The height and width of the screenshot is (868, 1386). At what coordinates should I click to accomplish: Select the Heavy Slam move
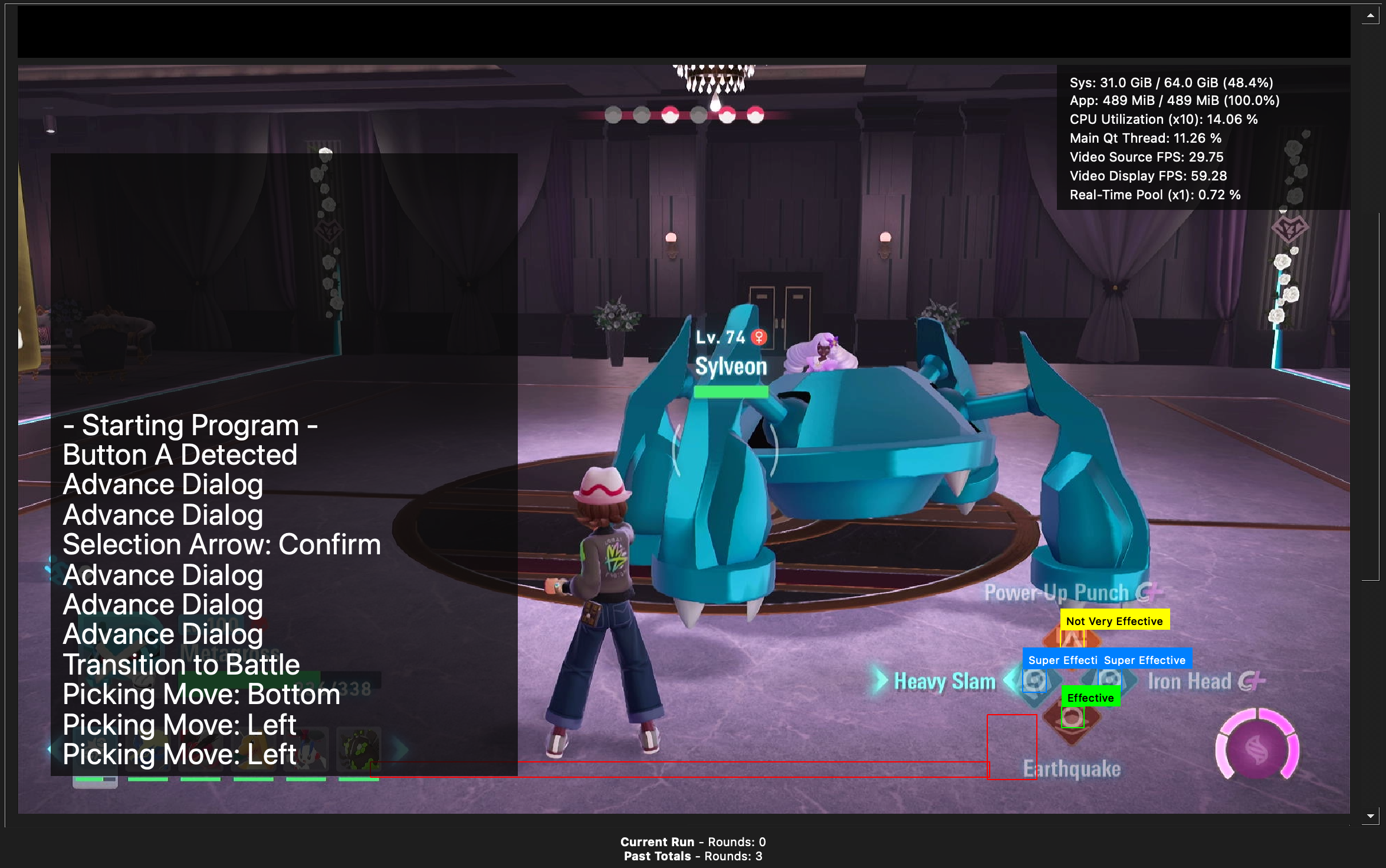click(944, 682)
